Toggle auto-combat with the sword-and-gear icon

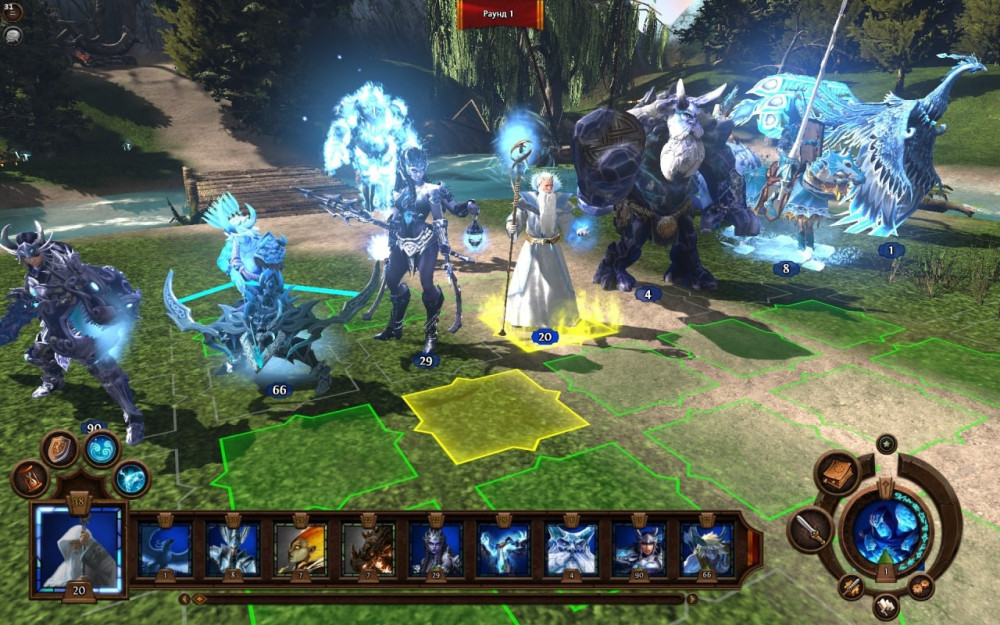point(851,587)
